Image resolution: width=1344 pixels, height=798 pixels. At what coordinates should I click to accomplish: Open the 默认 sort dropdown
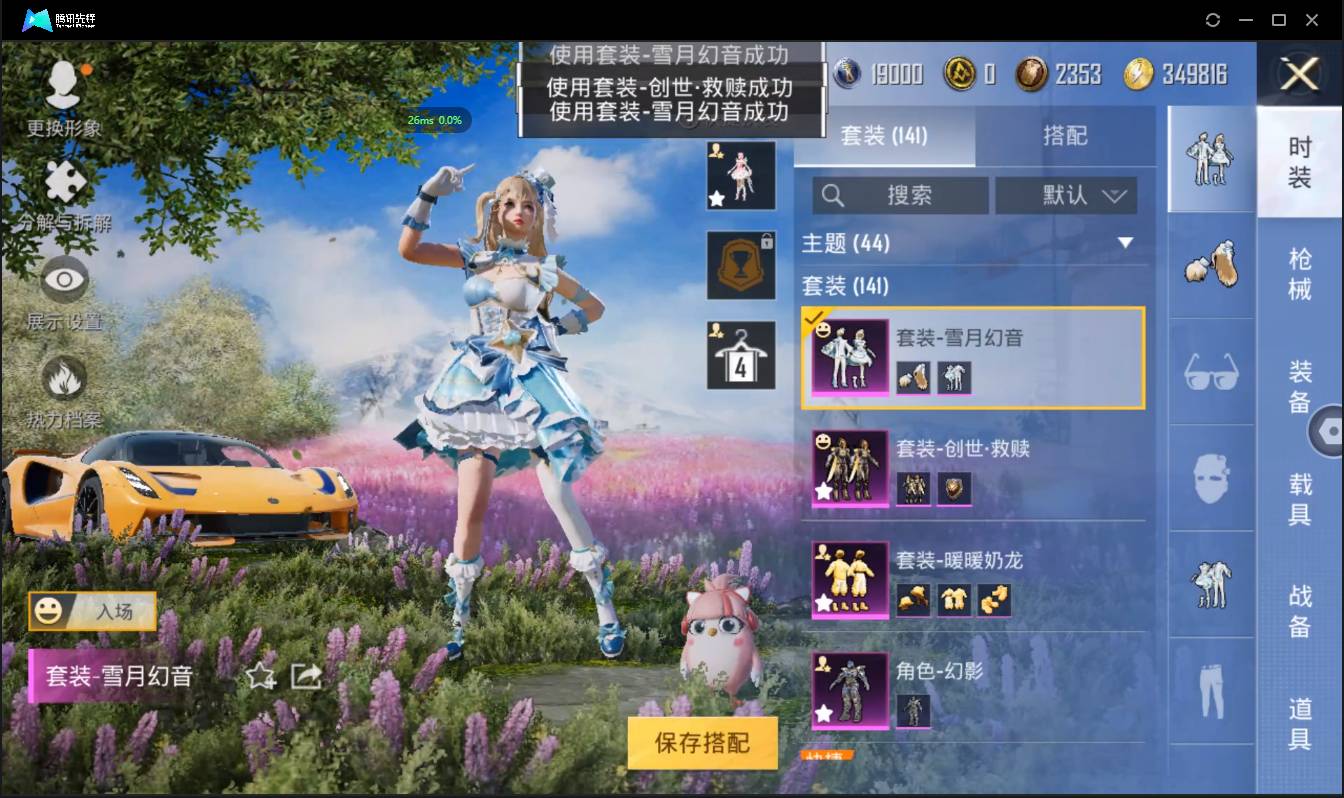coord(1066,195)
